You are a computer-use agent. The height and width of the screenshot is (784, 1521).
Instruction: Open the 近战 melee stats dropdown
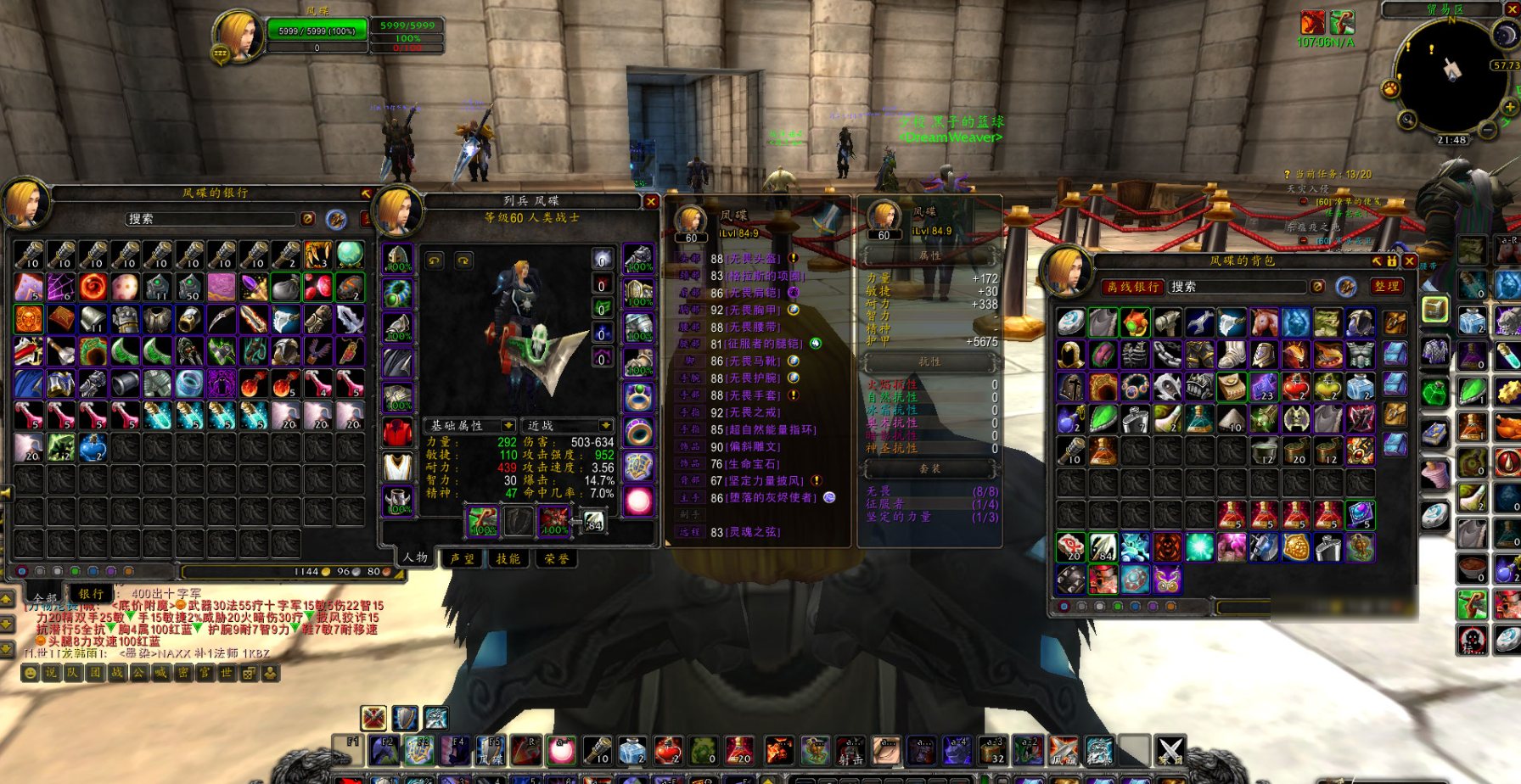tap(569, 425)
